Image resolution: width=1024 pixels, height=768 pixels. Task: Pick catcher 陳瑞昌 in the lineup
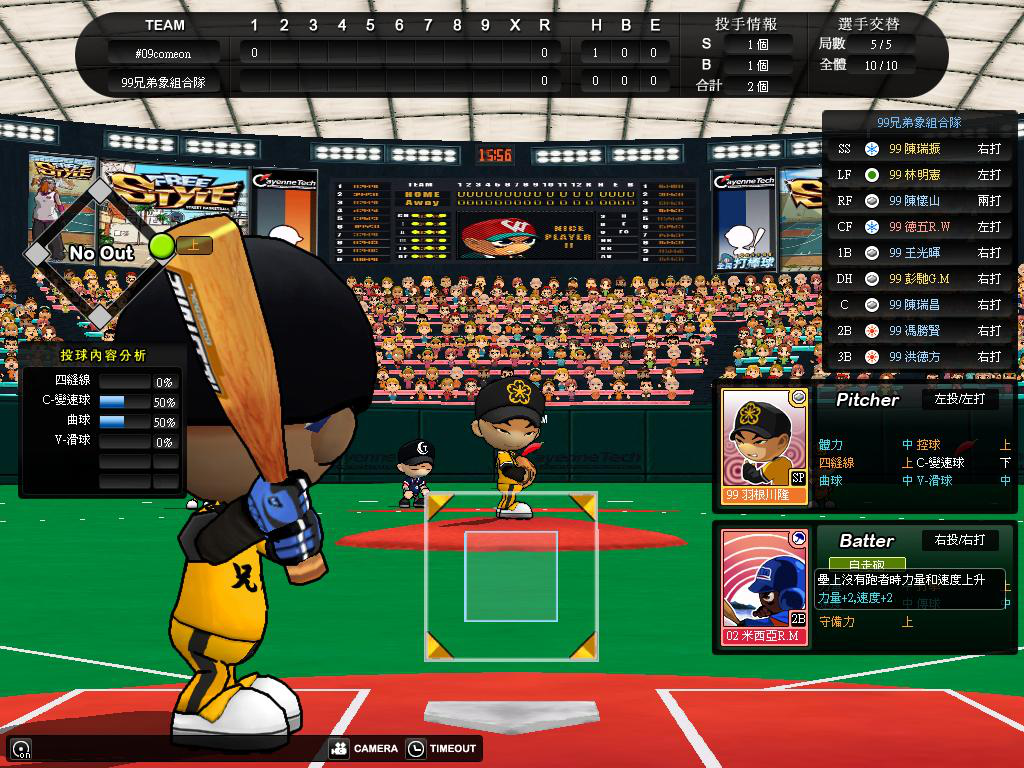pos(919,305)
